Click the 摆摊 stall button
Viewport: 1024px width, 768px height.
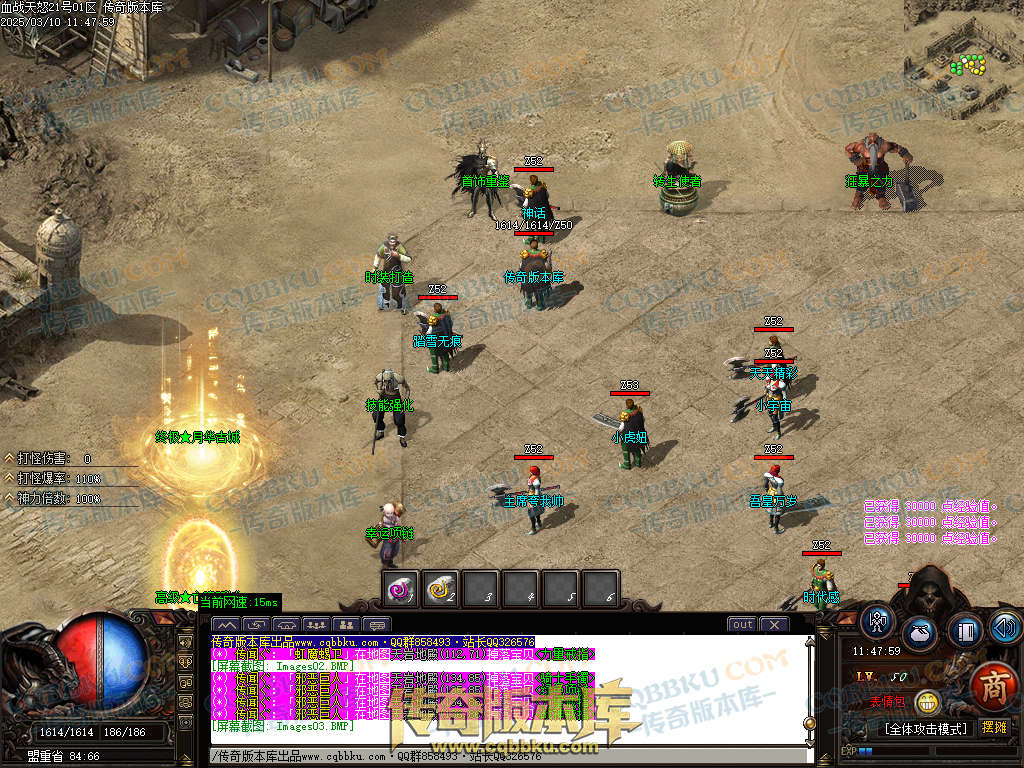(x=993, y=728)
